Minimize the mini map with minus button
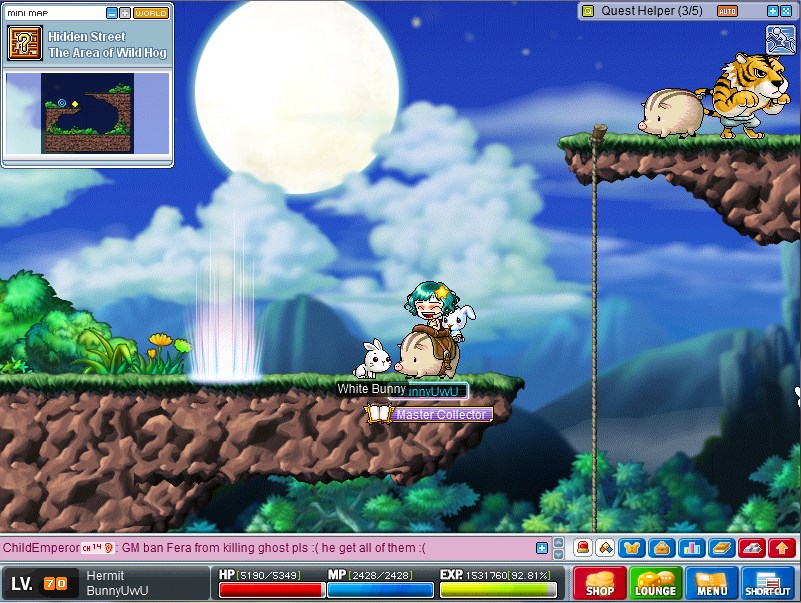 [111, 13]
